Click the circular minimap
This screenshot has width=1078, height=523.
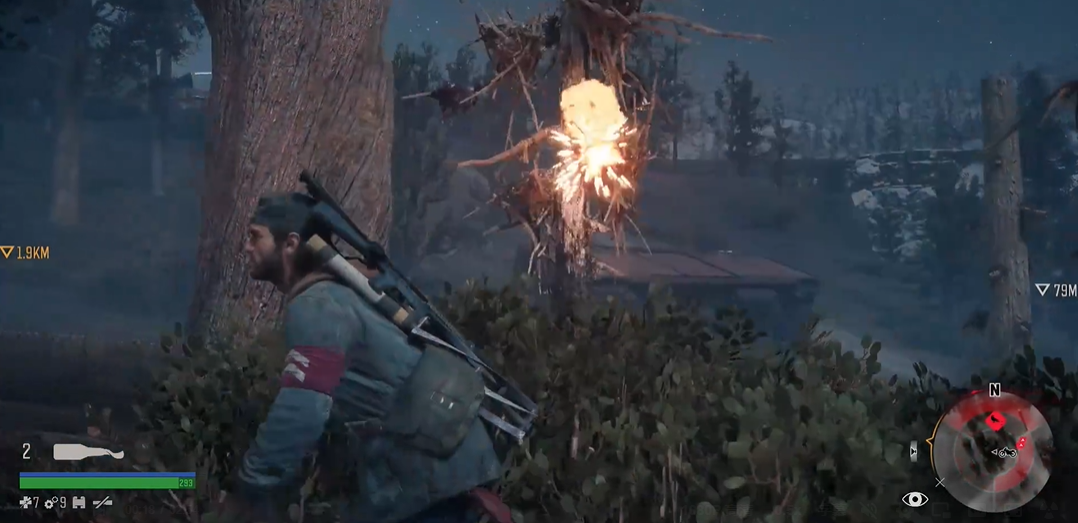[991, 451]
